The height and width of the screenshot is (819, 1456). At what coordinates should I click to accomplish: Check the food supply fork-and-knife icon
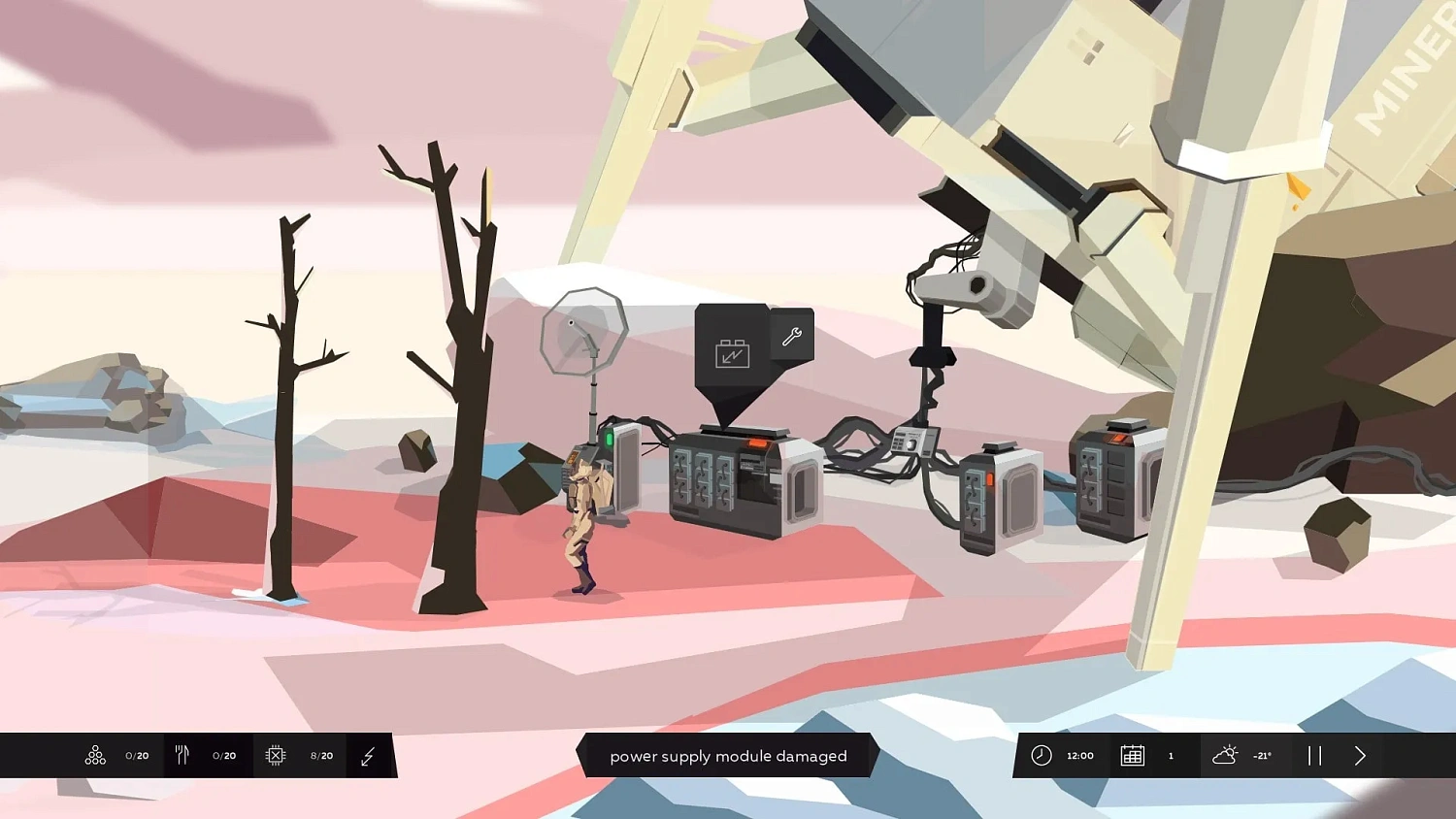tap(182, 755)
